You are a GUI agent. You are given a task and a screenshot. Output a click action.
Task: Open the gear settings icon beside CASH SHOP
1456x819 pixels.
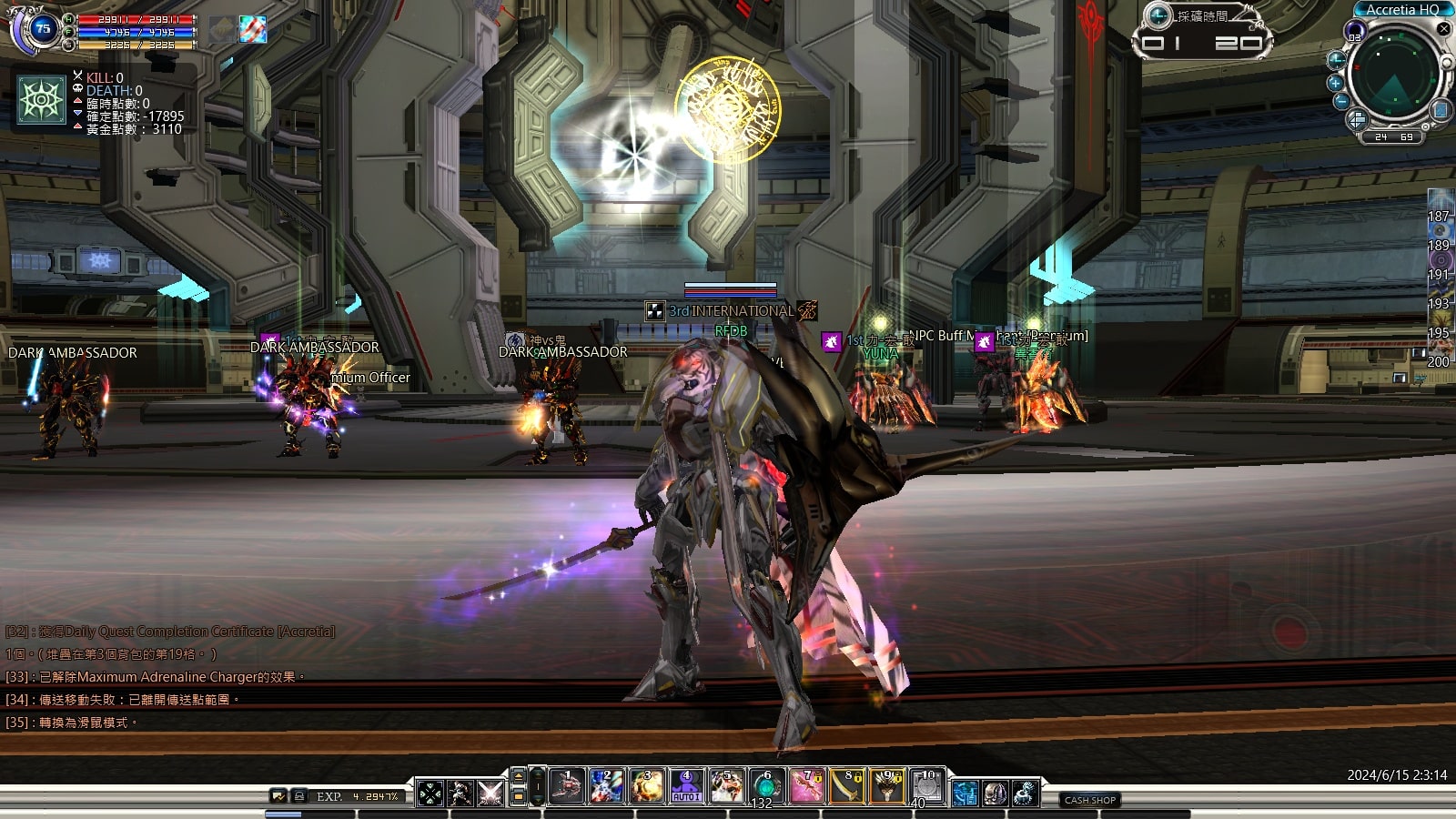(1026, 794)
